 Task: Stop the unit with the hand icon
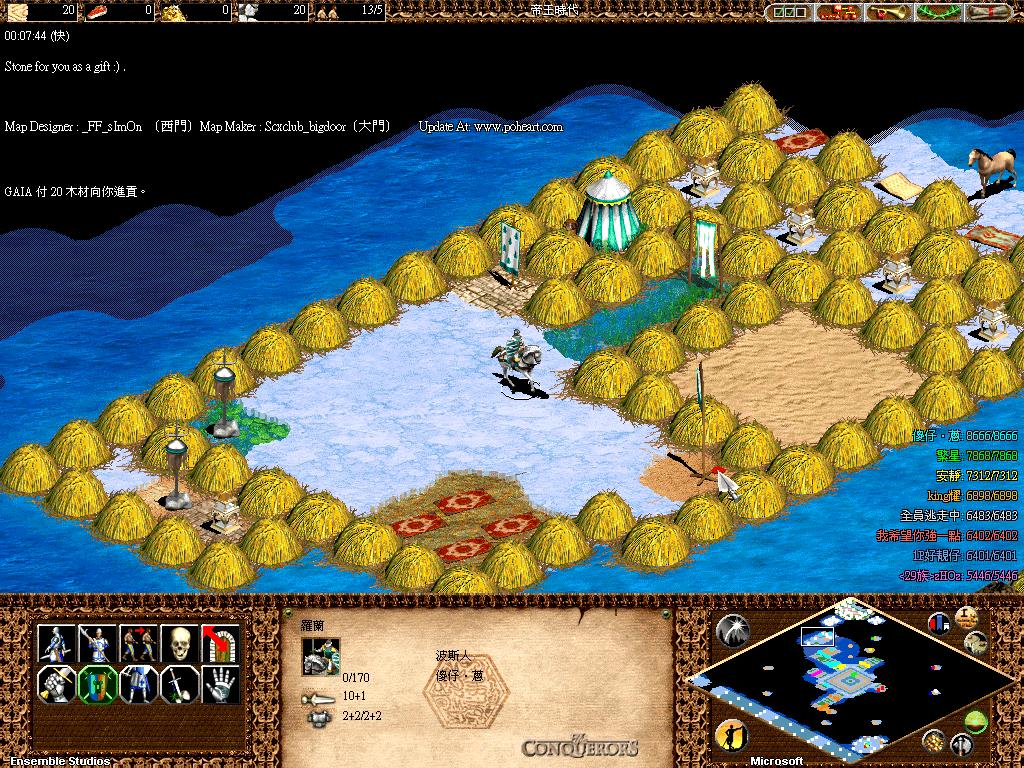pyautogui.click(x=221, y=685)
